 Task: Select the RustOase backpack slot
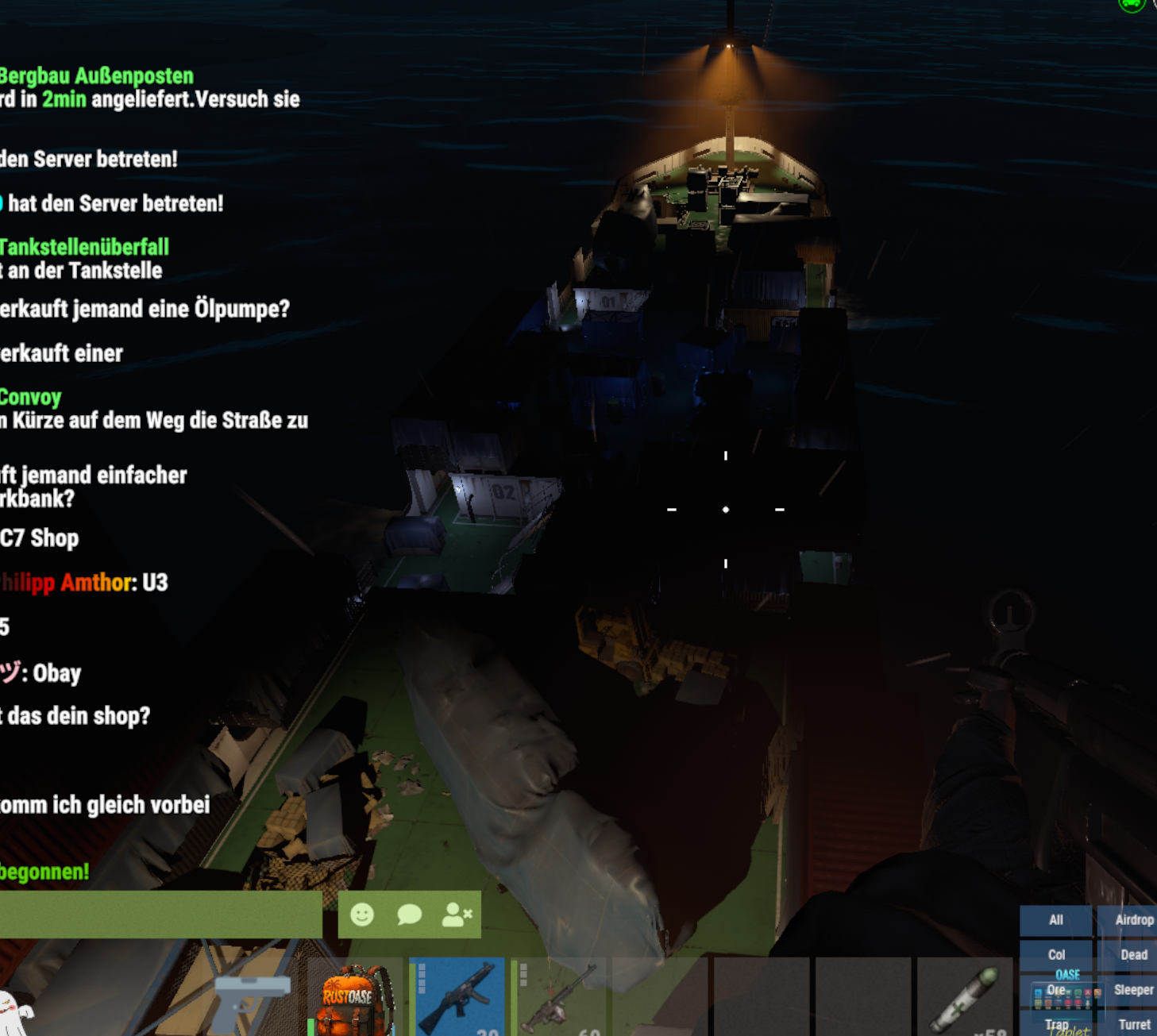point(354,998)
